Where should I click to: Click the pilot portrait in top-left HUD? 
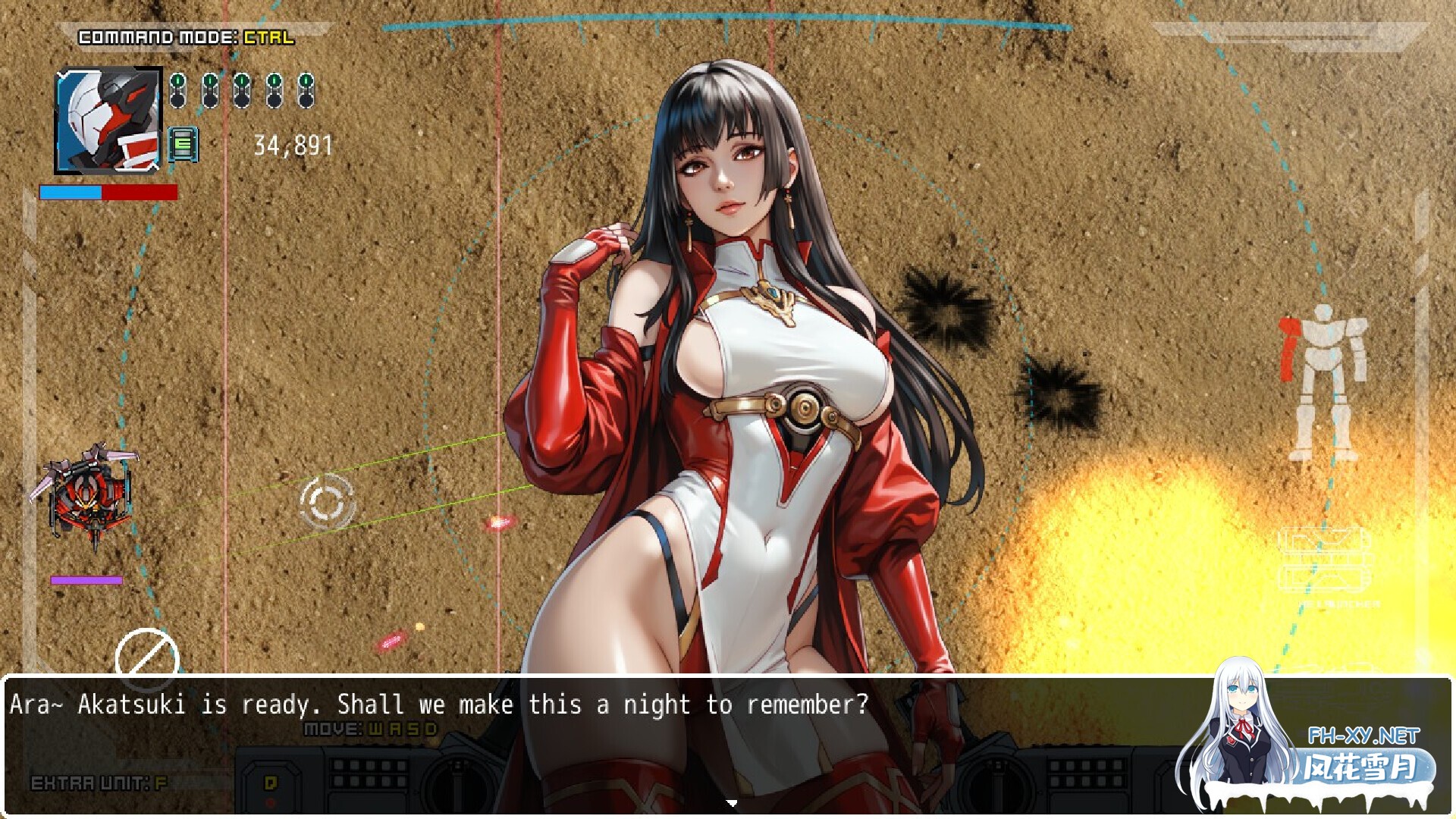pyautogui.click(x=106, y=120)
